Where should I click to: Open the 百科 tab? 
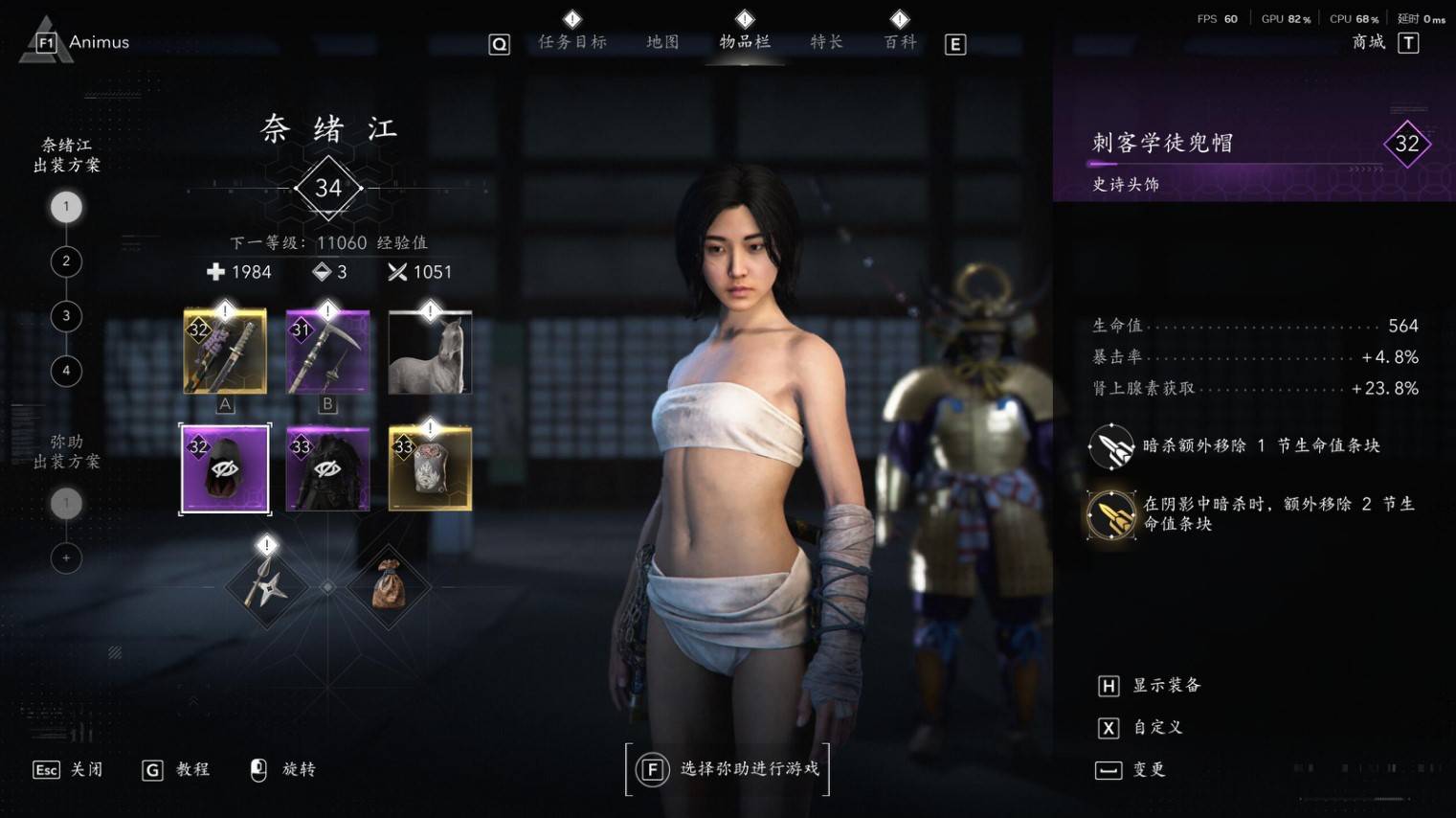[900, 42]
